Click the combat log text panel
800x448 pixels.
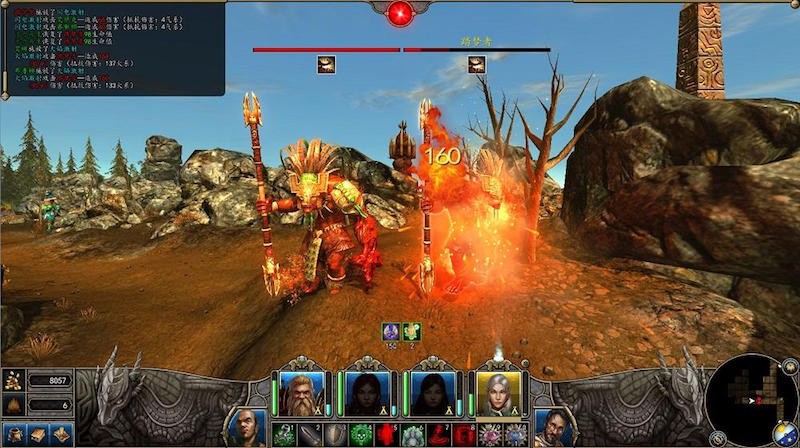112,48
